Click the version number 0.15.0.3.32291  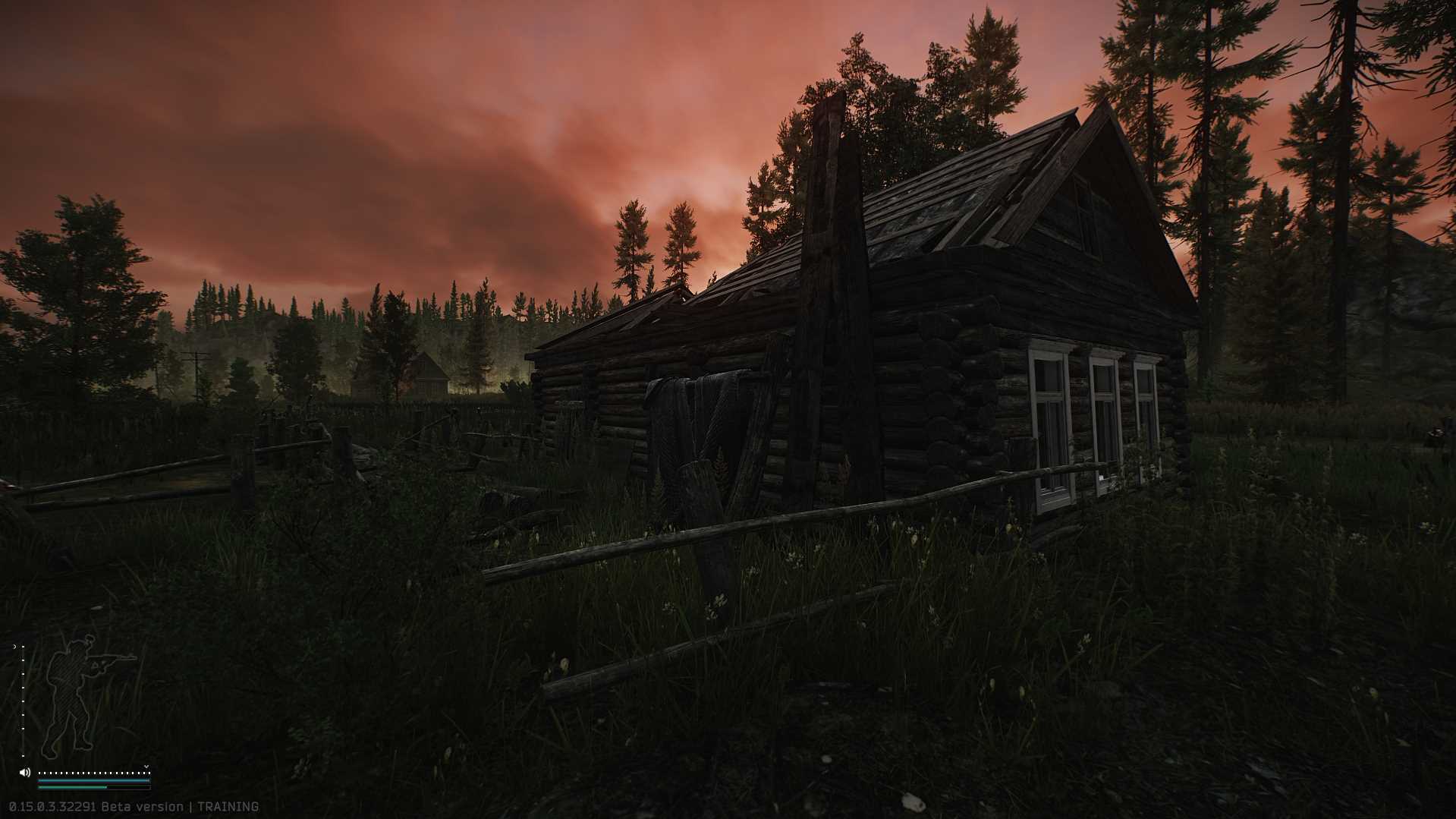click(52, 806)
